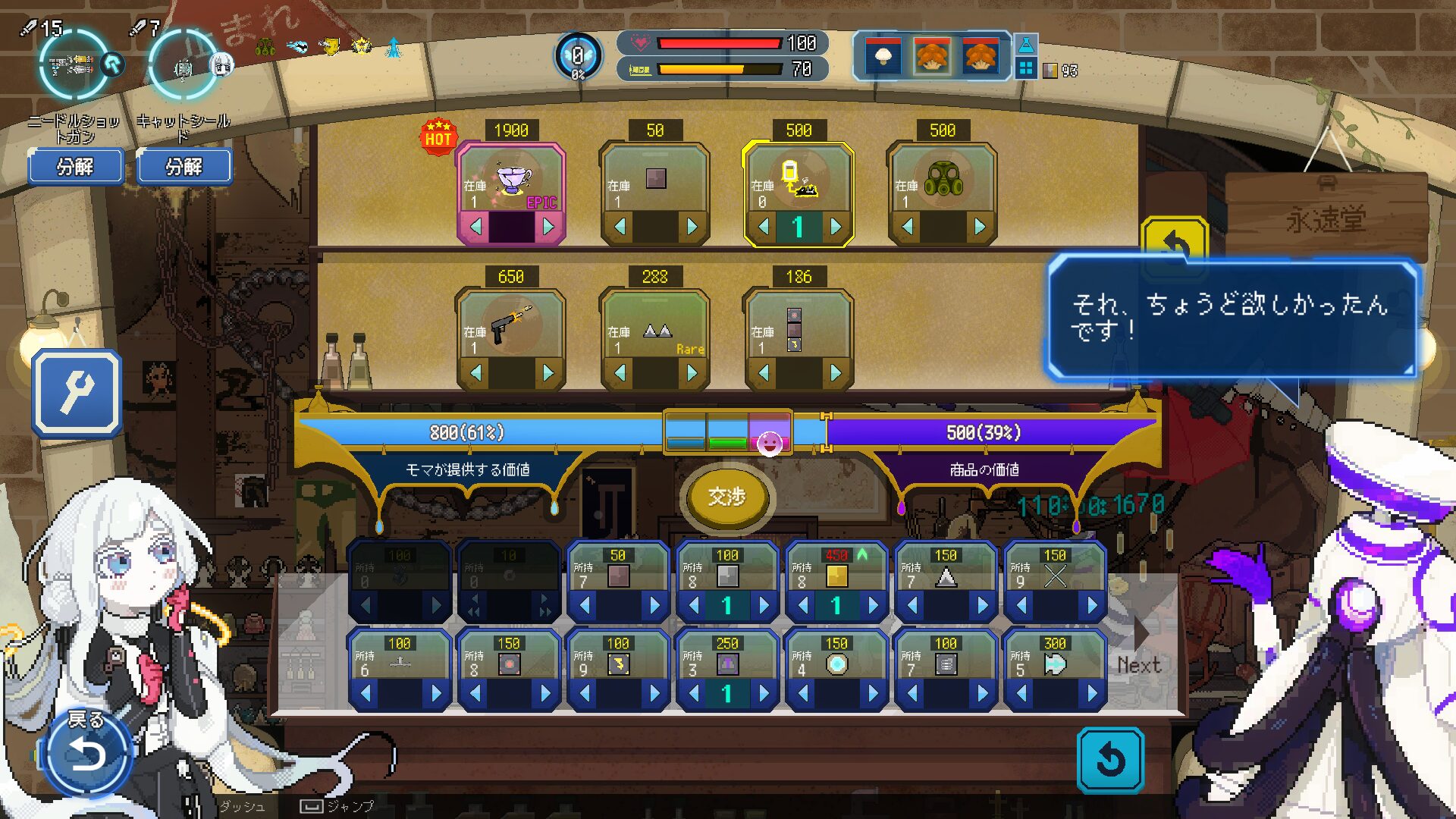Select the golden pistol item priced 650

click(511, 328)
